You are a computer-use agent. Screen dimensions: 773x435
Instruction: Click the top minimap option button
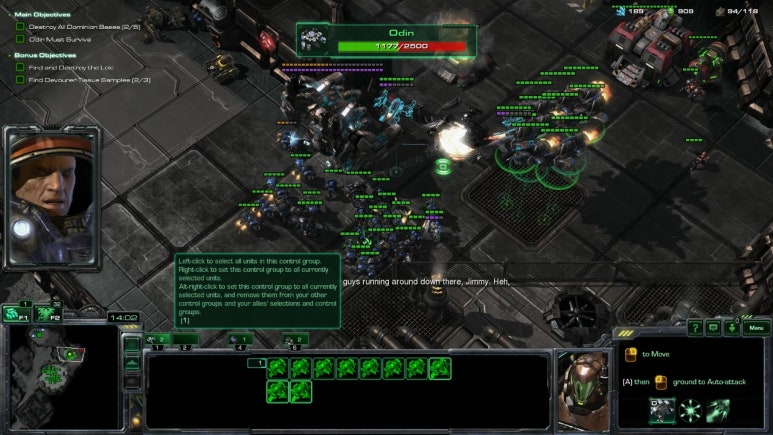(x=132, y=345)
